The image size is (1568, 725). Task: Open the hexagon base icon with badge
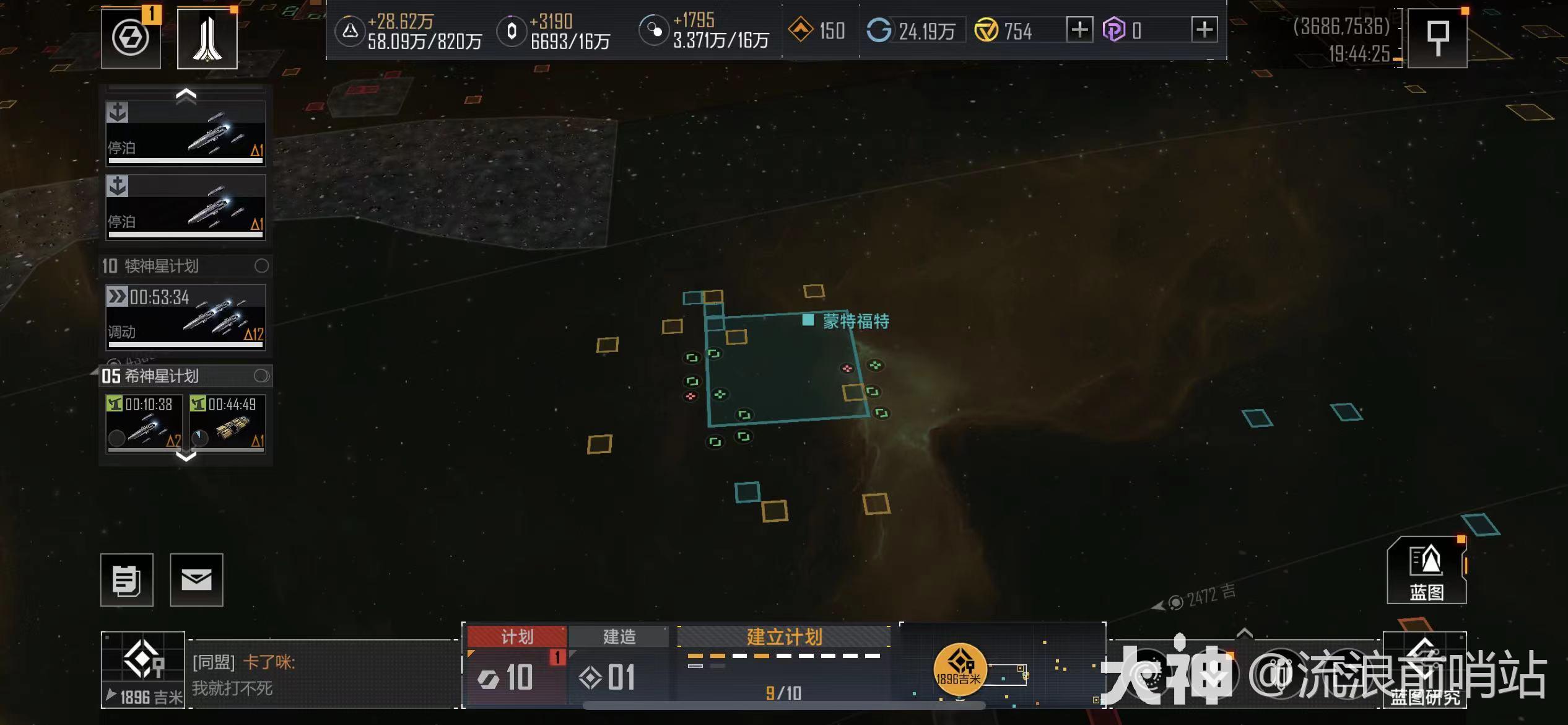[x=131, y=38]
